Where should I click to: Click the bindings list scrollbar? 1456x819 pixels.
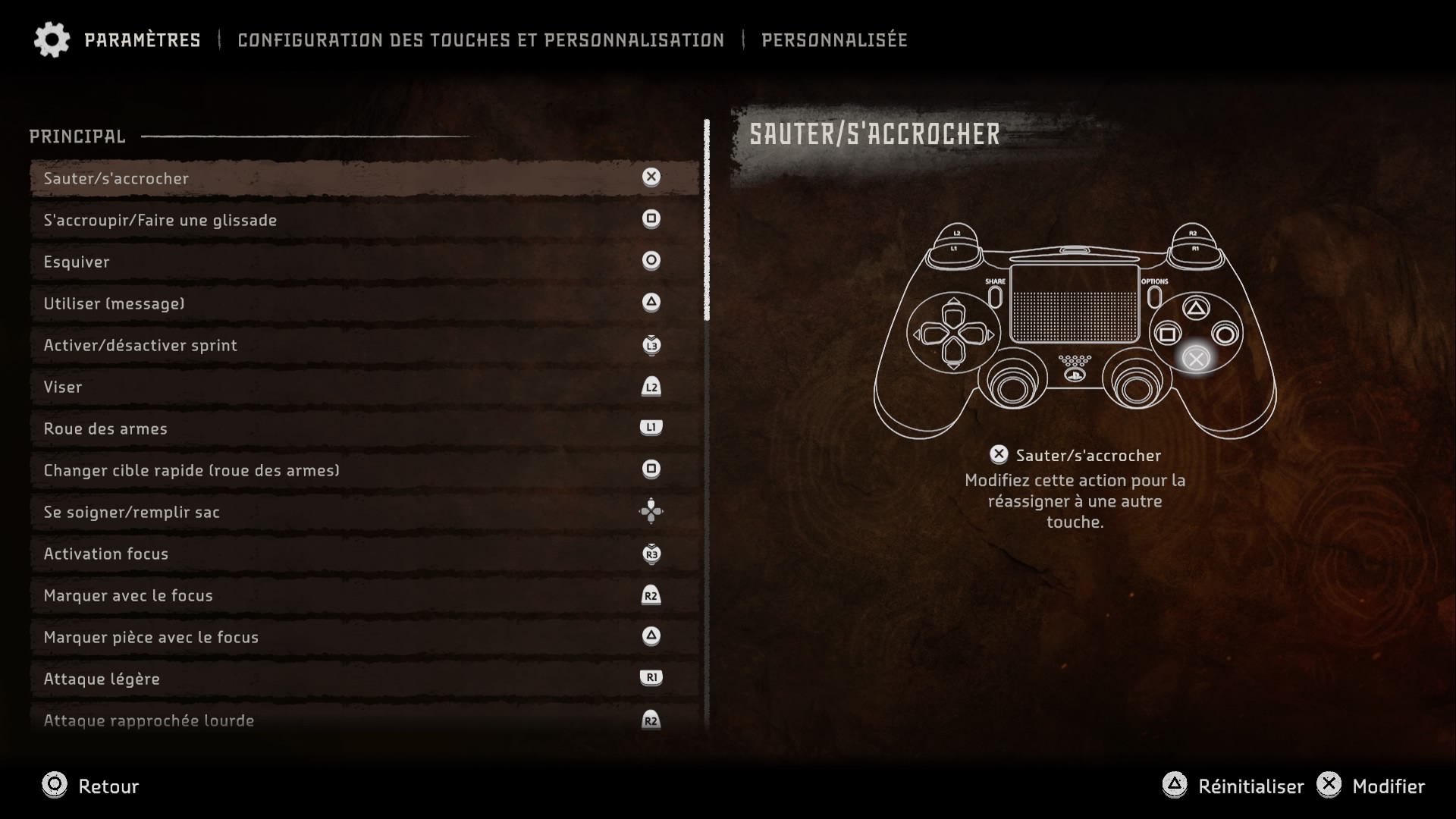[x=707, y=220]
